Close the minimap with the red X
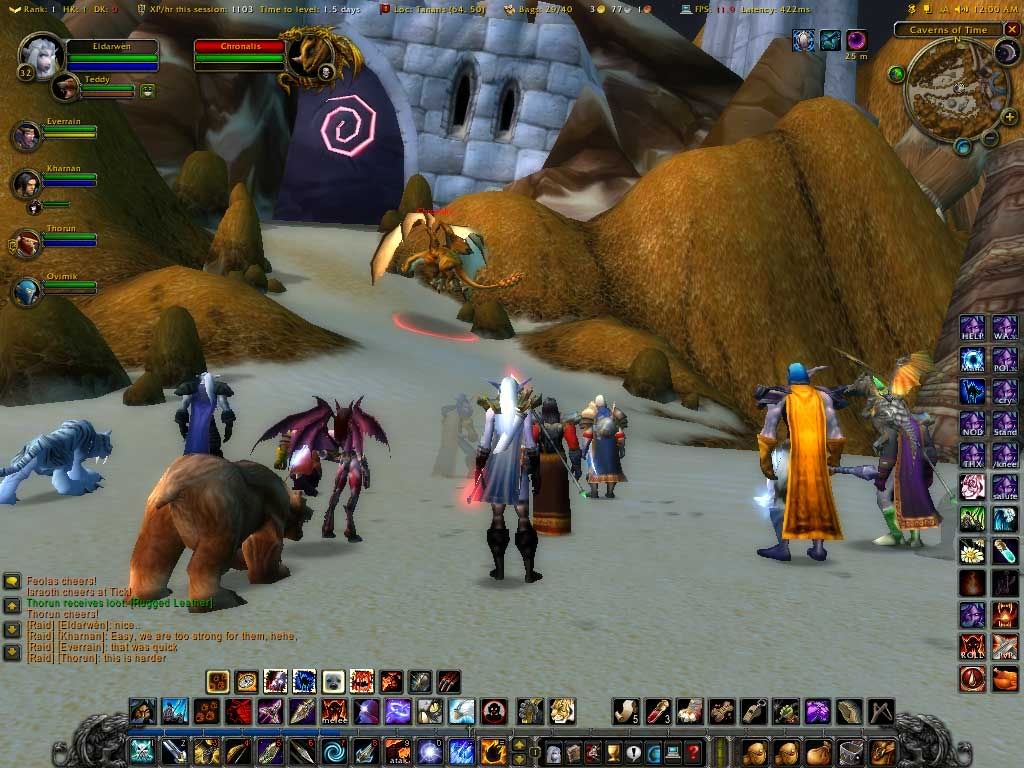The width and height of the screenshot is (1024, 768). point(1012,30)
